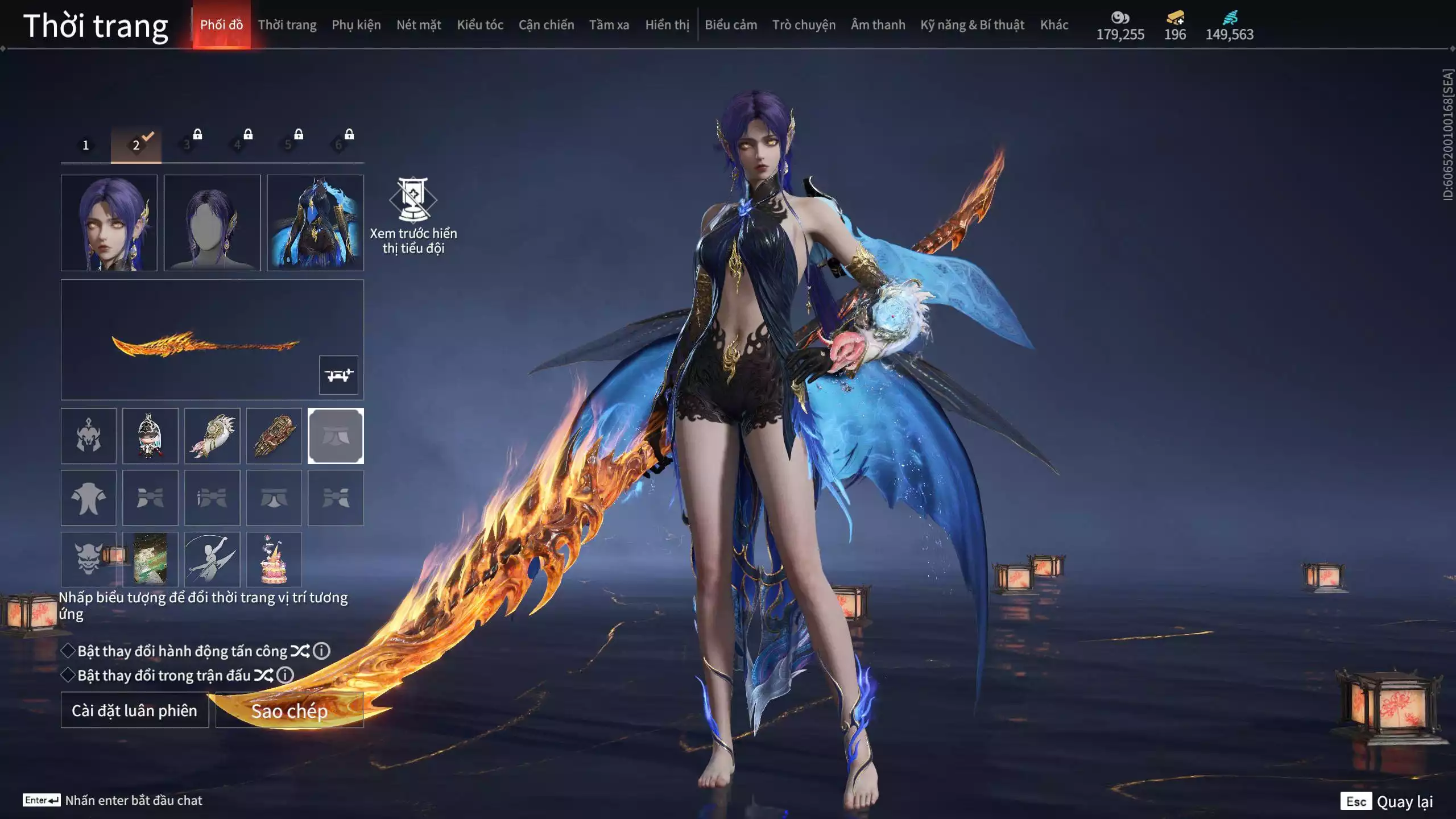Select the blue outfit thumbnail
Viewport: 1456px width, 819px height.
click(315, 222)
